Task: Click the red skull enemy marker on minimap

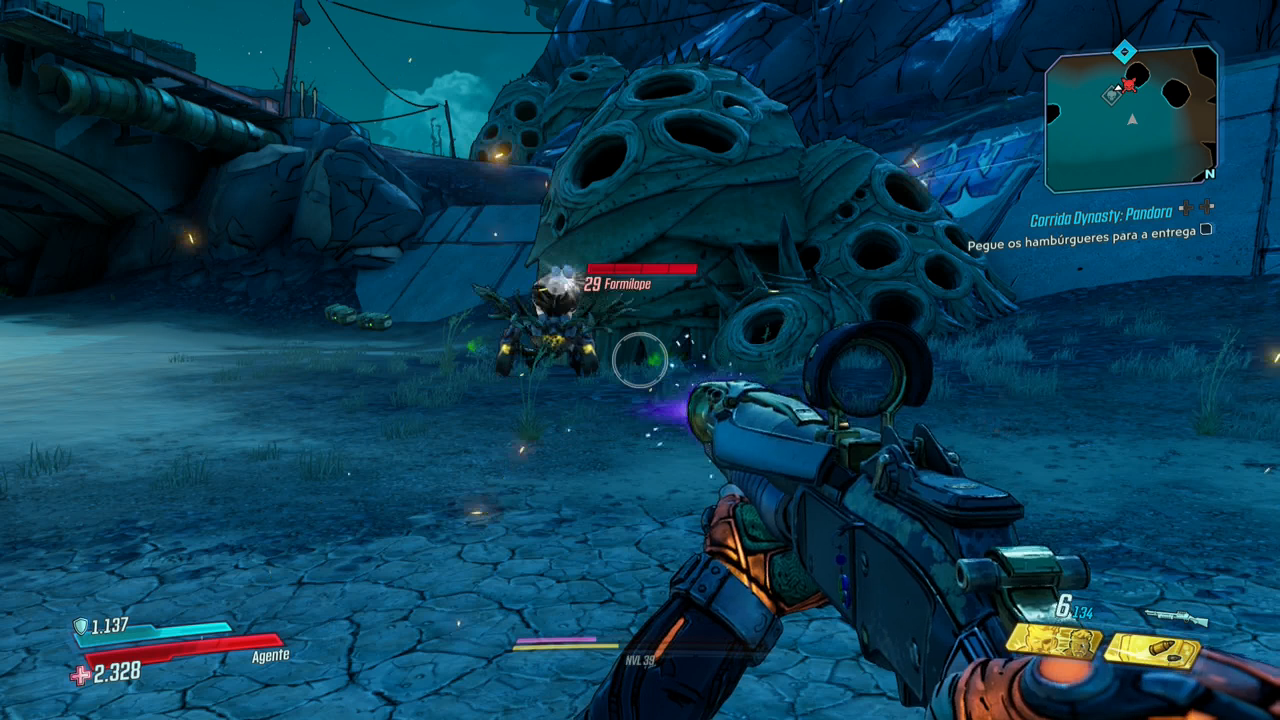Action: pos(1129,85)
